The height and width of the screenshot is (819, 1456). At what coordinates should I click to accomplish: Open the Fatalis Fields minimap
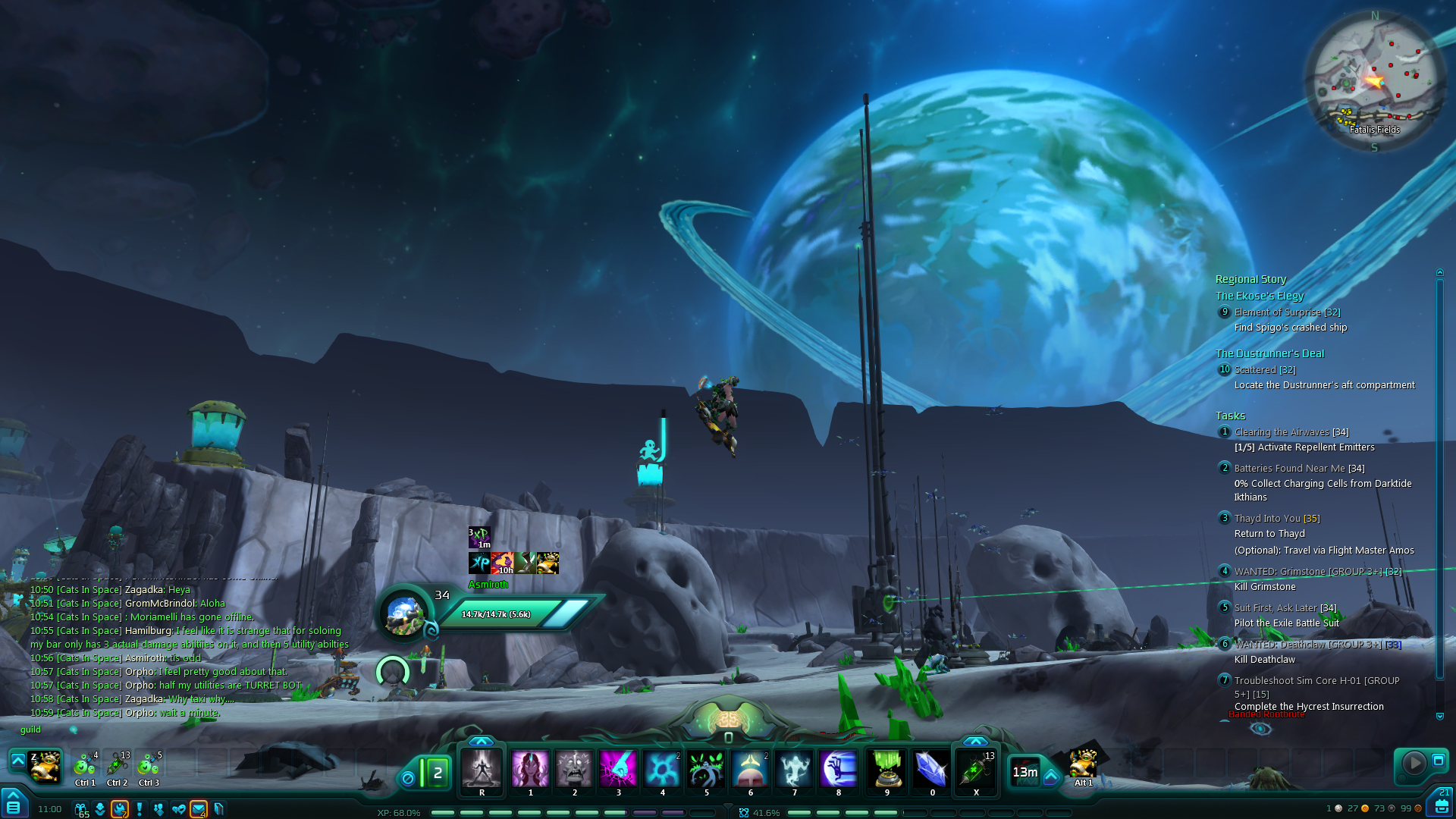point(1374,80)
